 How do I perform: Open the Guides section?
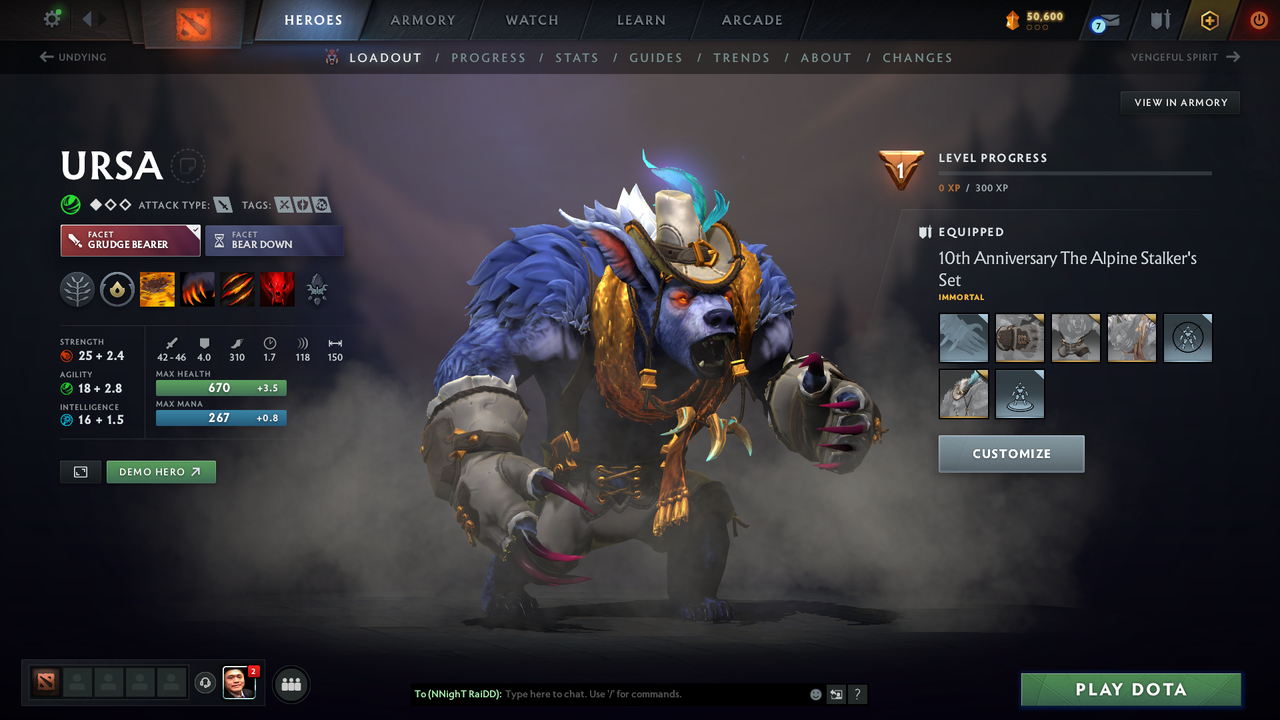[x=656, y=57]
